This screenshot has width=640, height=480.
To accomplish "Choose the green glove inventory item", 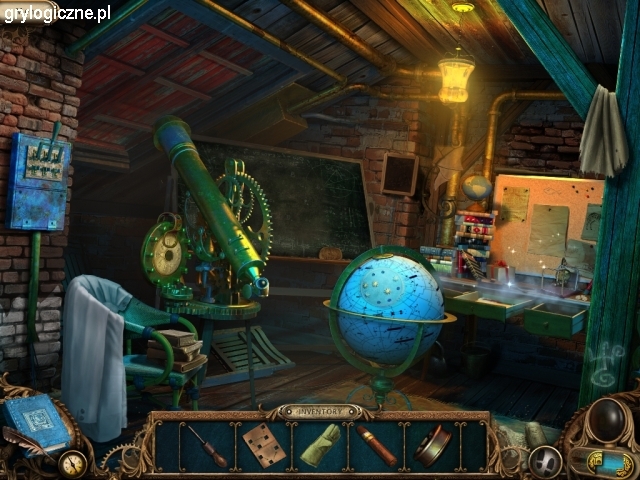I will [x=320, y=445].
